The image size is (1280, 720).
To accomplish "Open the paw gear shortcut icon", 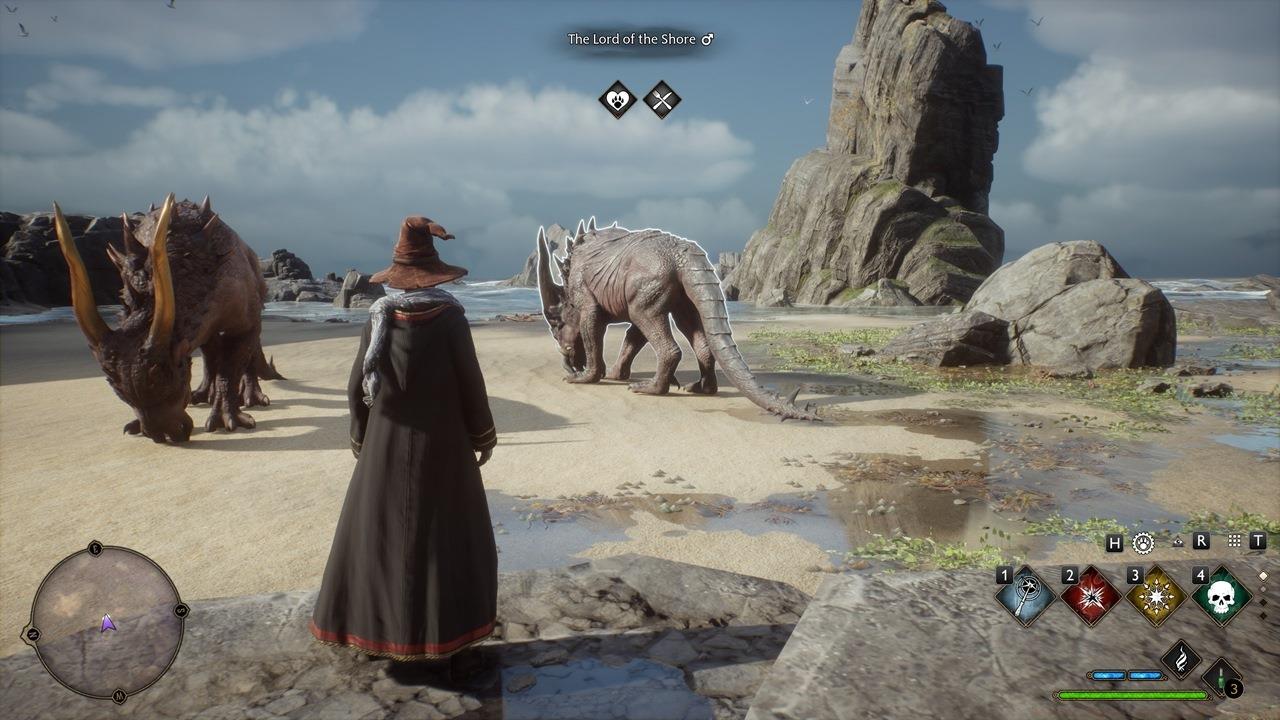I will click(x=1144, y=542).
